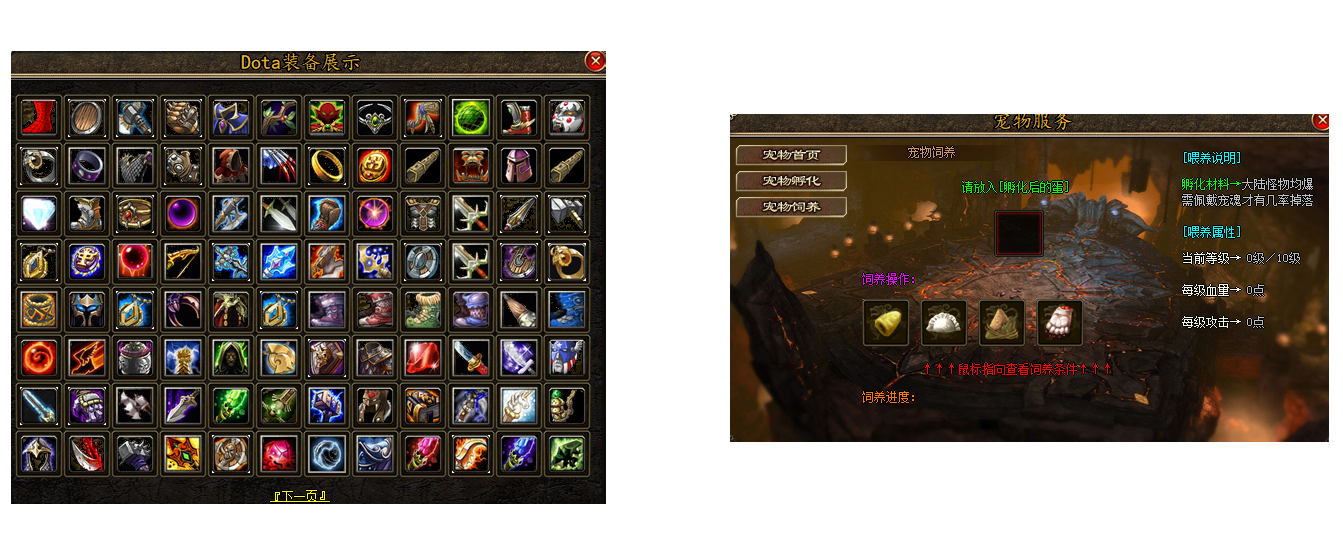
Task: Go to next page via 下一页 link
Action: [300, 496]
